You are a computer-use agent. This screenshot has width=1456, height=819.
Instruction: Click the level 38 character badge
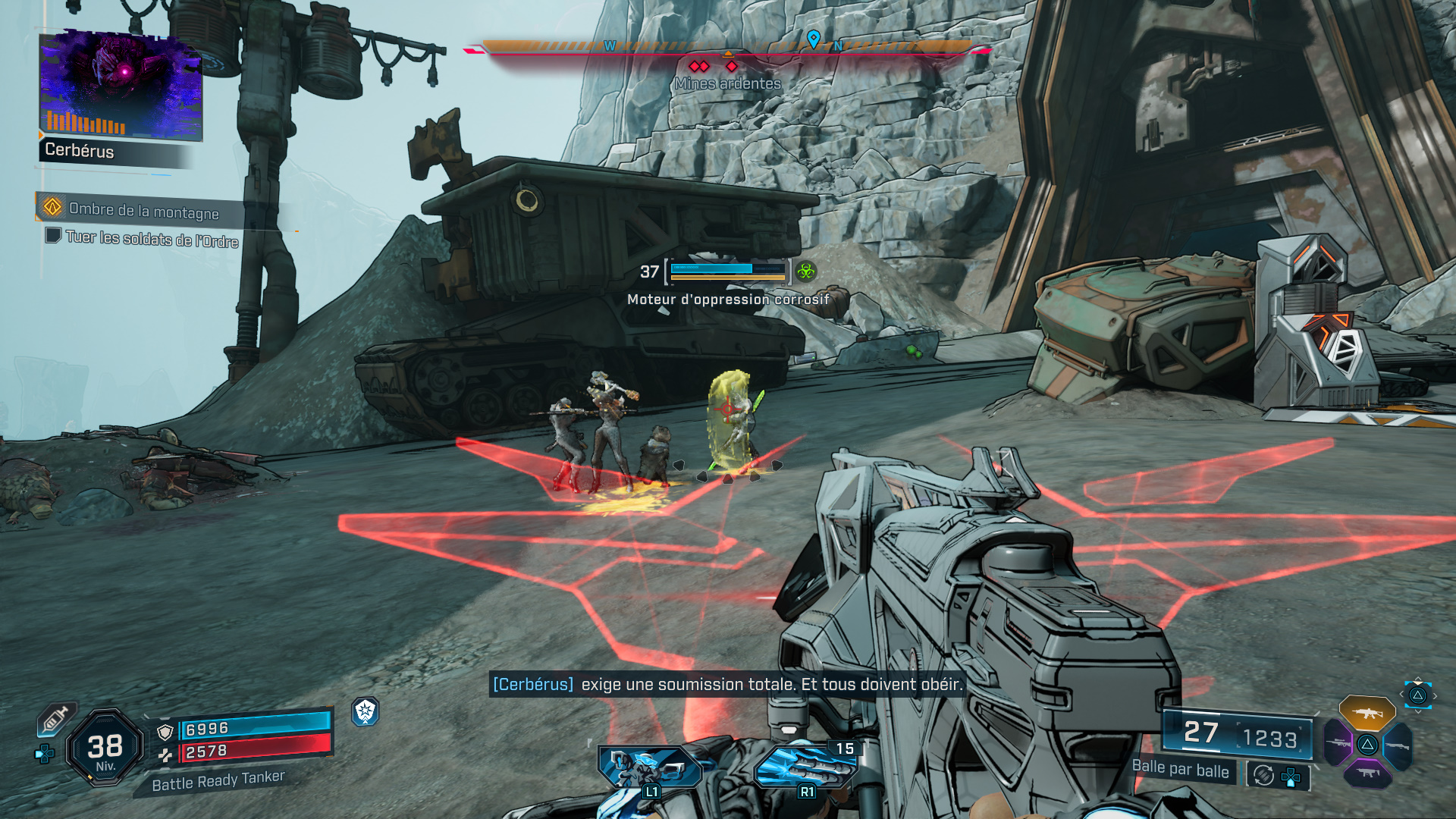coord(105,748)
